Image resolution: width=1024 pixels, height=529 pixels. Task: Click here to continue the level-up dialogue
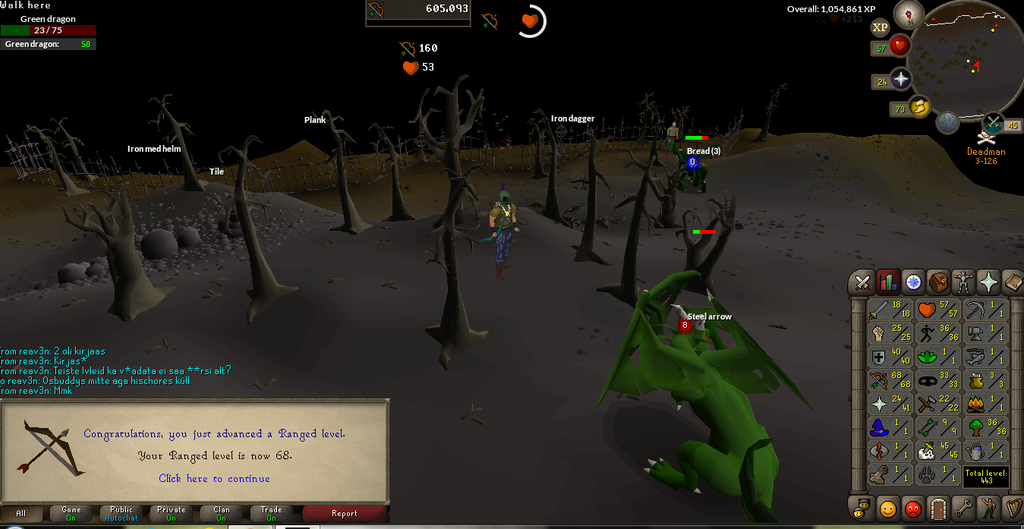(214, 478)
